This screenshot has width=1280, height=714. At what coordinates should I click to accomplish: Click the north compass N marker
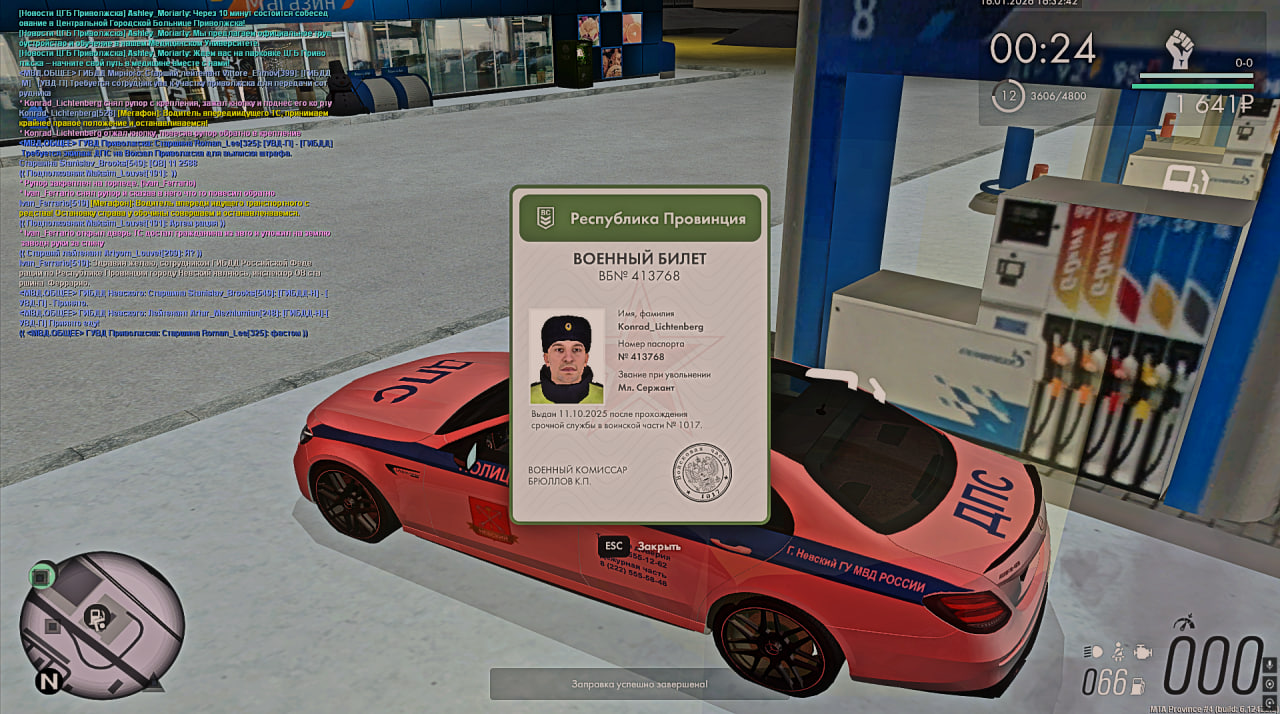pyautogui.click(x=47, y=682)
